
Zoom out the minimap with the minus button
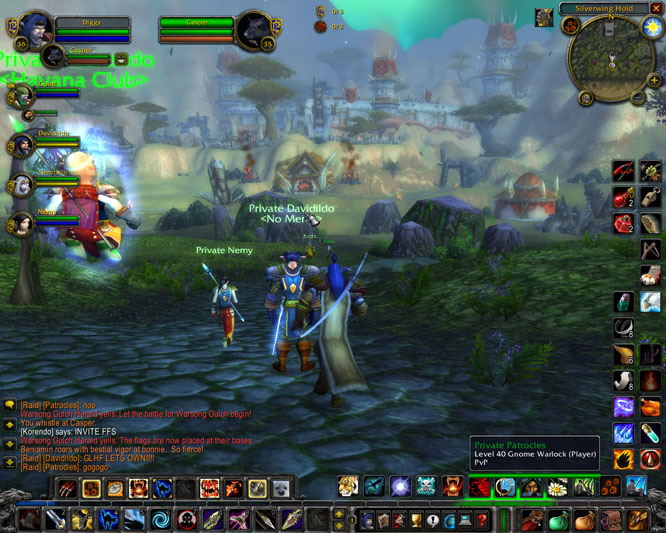(639, 97)
